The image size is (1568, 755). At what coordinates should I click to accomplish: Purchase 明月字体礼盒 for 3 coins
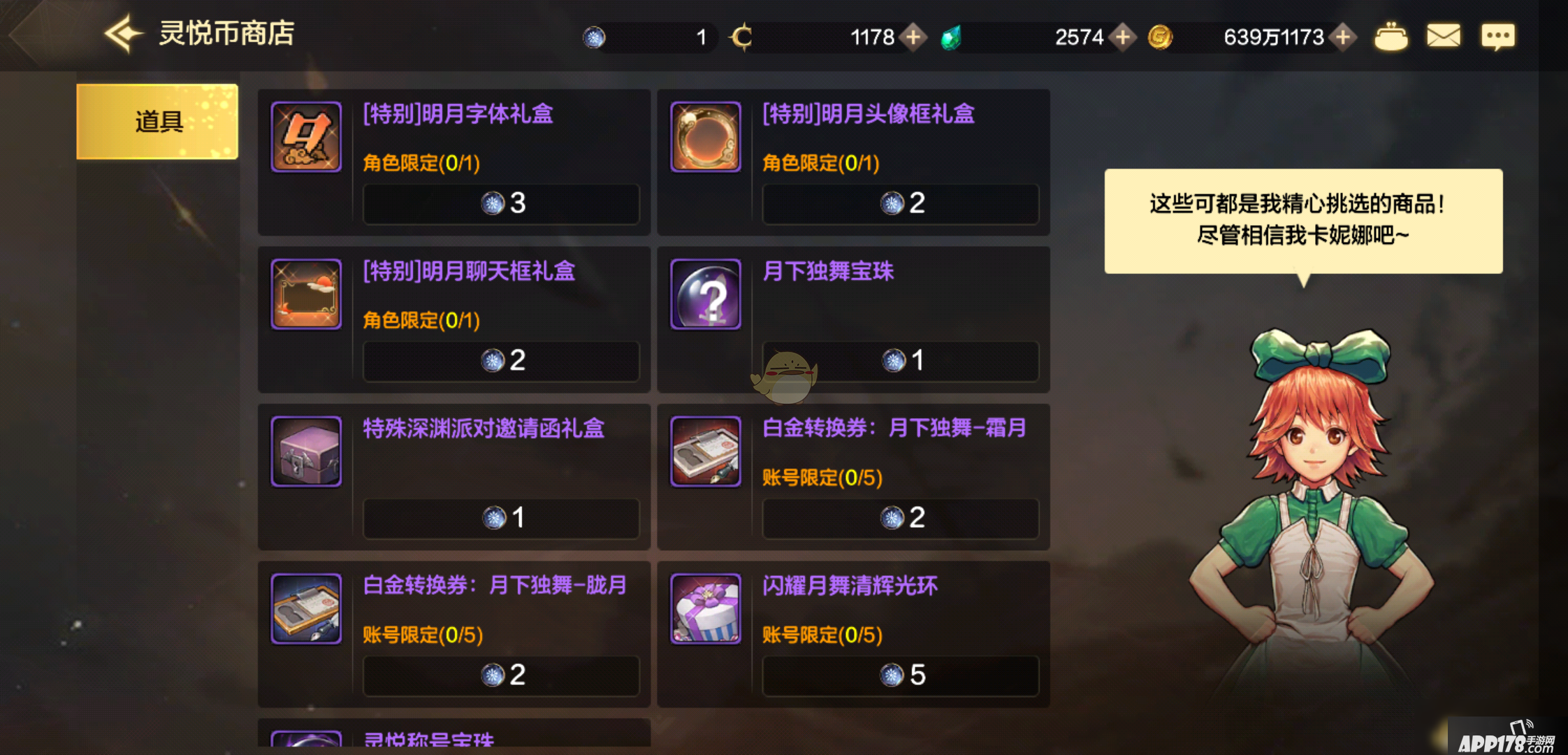(501, 204)
